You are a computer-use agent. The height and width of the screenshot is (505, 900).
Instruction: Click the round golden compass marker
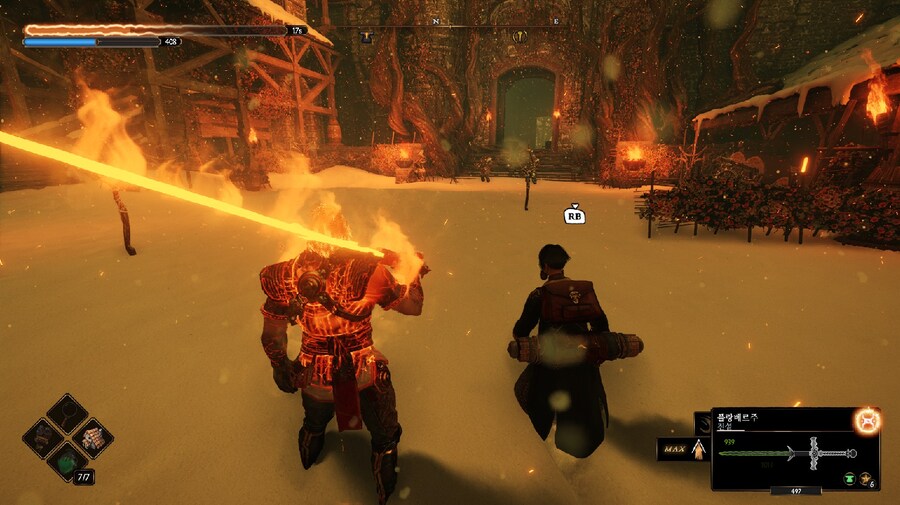(x=520, y=37)
